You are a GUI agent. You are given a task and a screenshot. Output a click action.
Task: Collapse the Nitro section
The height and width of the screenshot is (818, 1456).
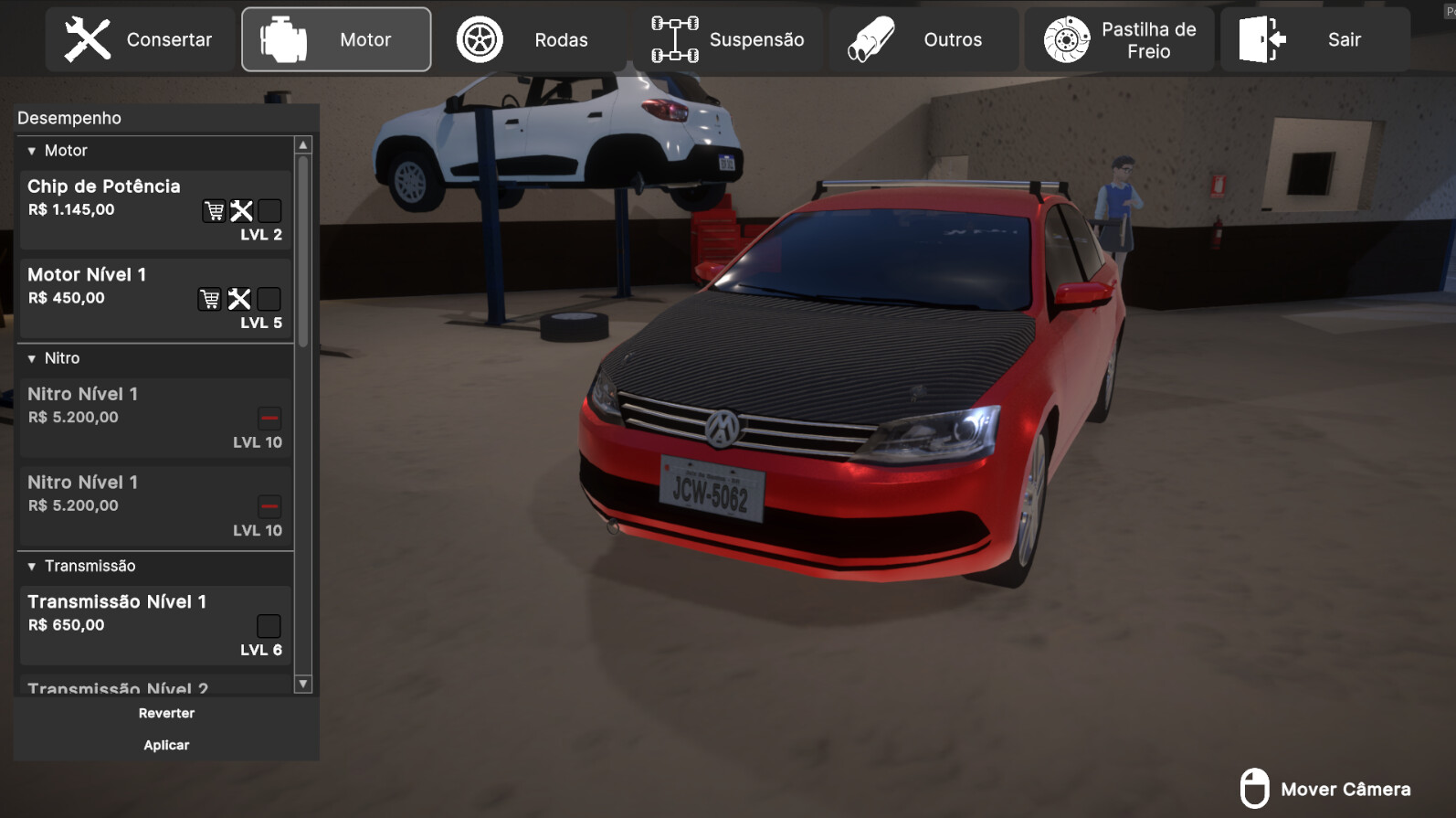pyautogui.click(x=33, y=358)
